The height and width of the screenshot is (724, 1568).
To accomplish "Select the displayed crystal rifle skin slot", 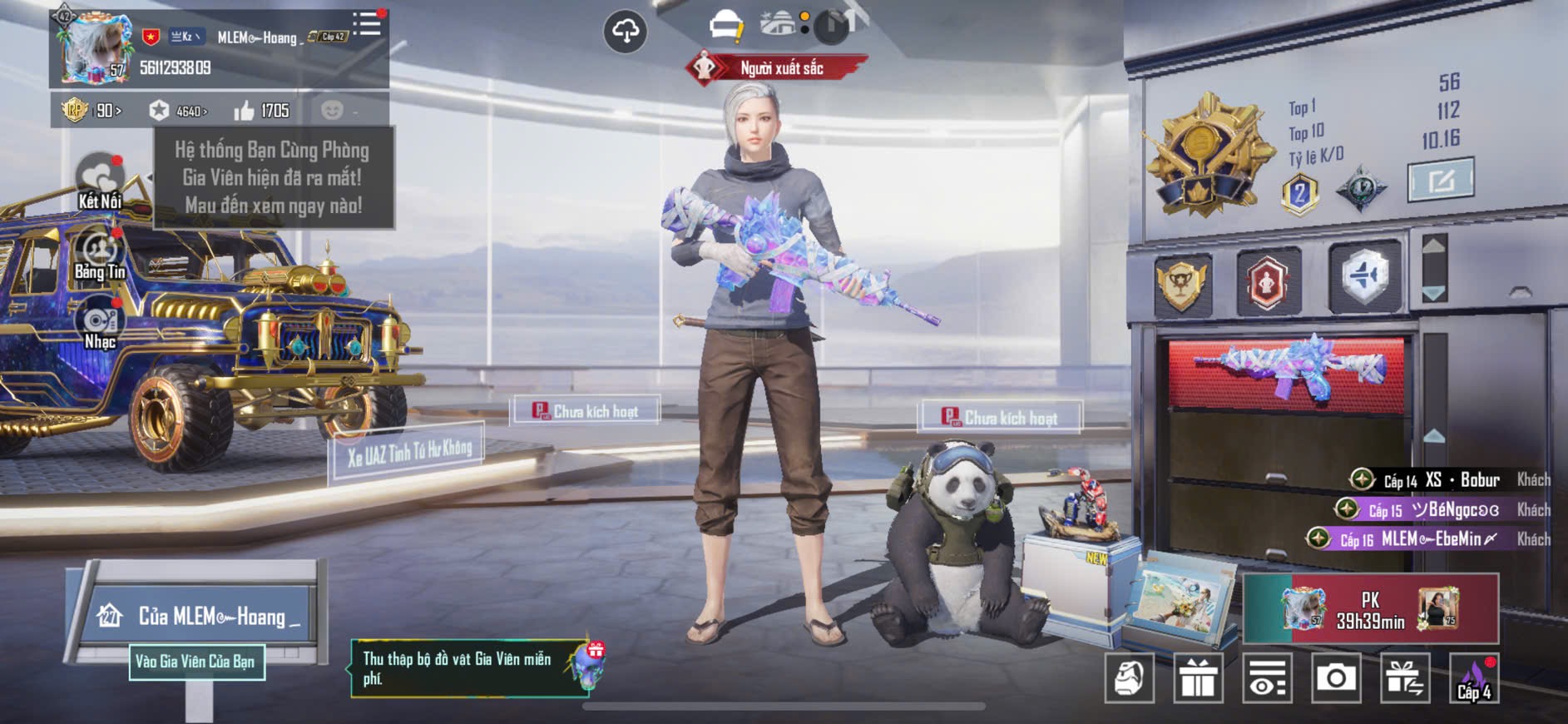I will [1286, 372].
